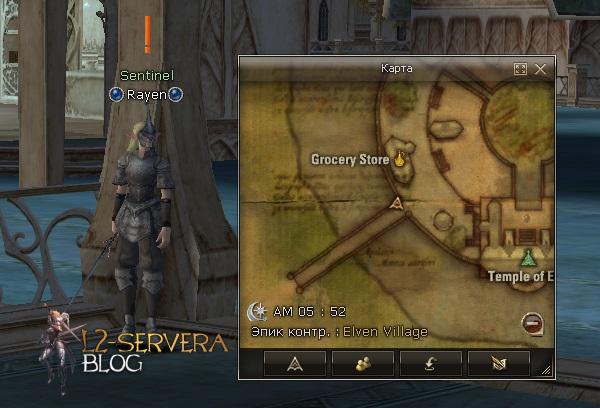Click the rightmost map toolbar button
This screenshot has width=600, height=408.
498,363
